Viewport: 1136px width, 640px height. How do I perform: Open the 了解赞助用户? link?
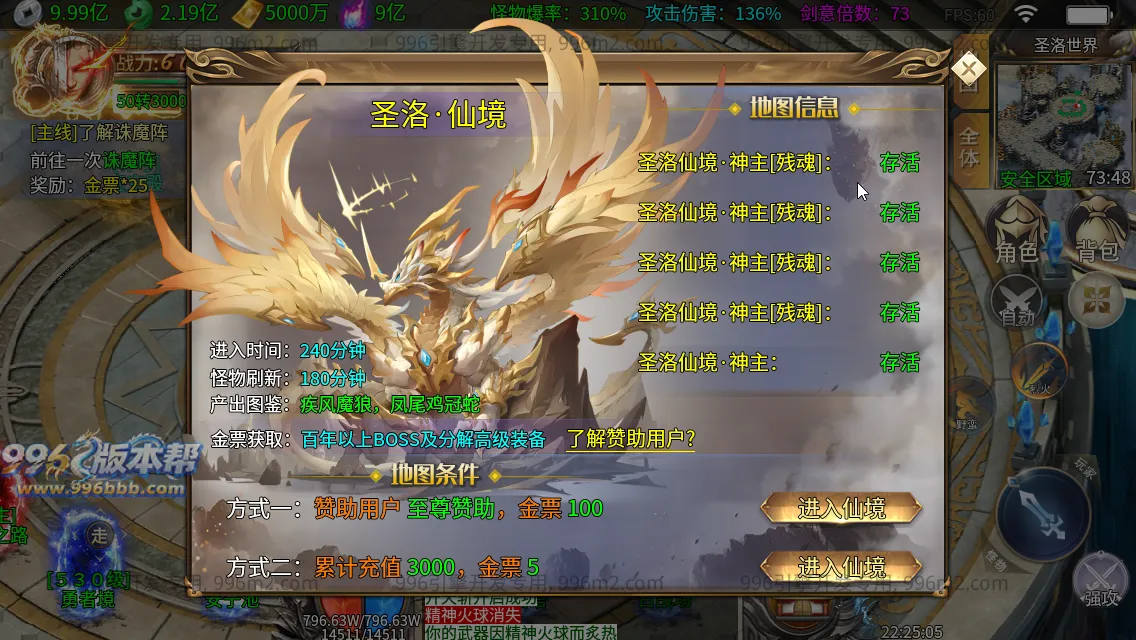pos(630,439)
